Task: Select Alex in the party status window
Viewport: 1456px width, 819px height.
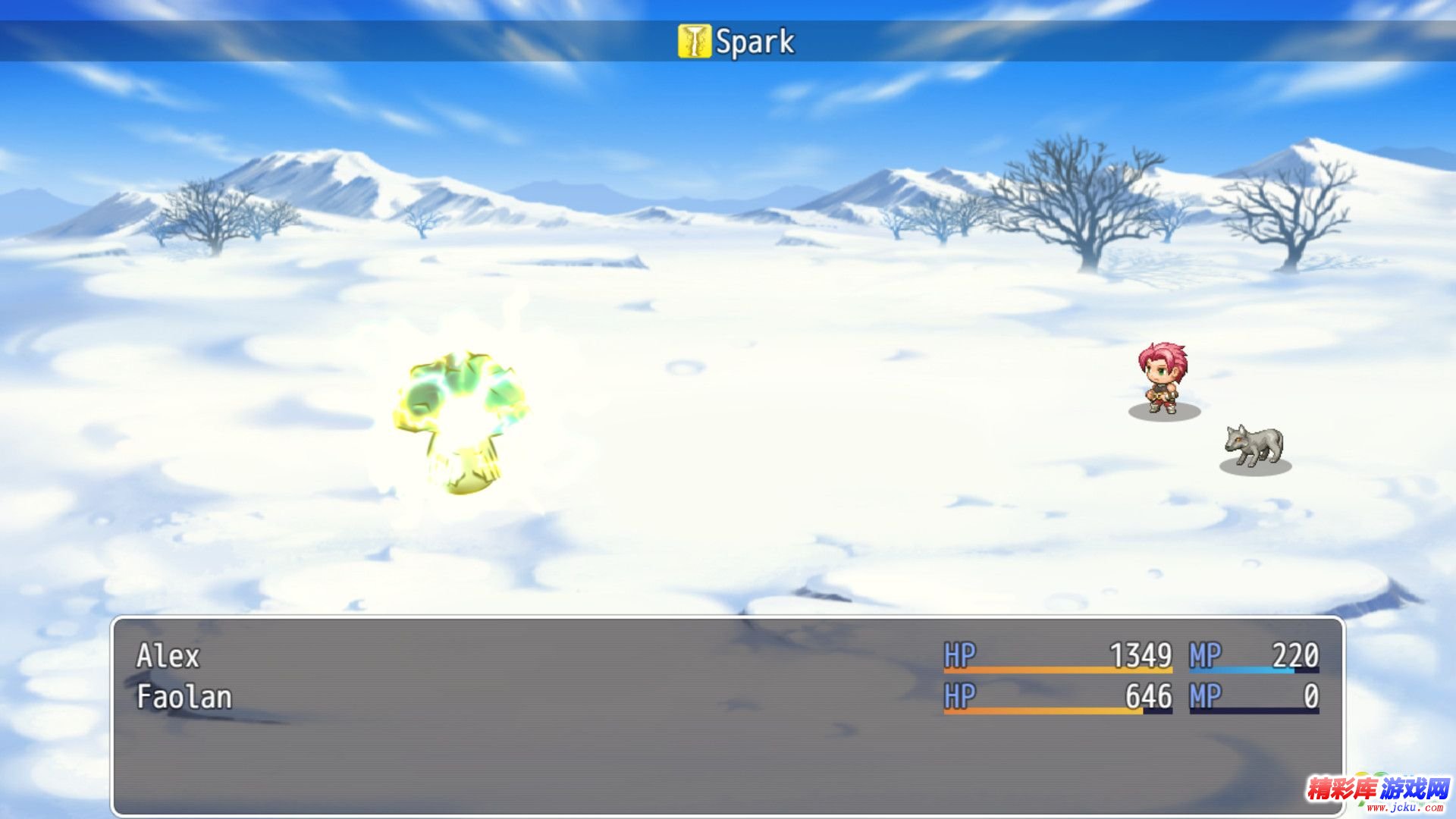Action: pyautogui.click(x=168, y=656)
